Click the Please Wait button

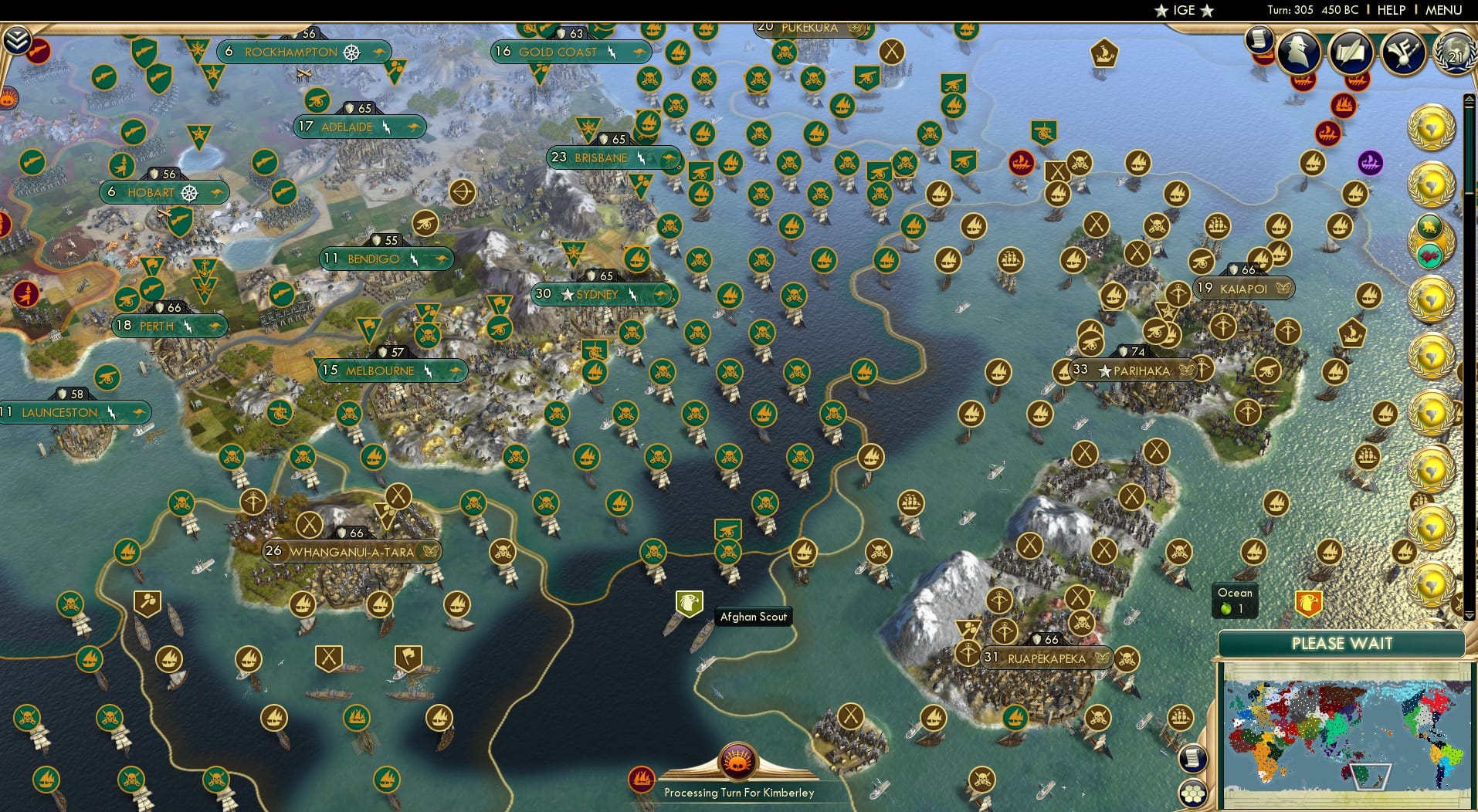tap(1342, 642)
